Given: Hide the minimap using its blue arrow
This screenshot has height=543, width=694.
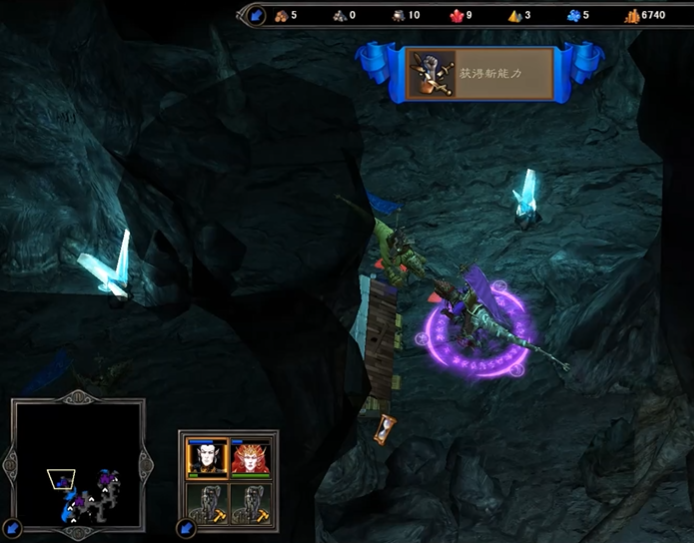Looking at the screenshot, I should (12, 527).
